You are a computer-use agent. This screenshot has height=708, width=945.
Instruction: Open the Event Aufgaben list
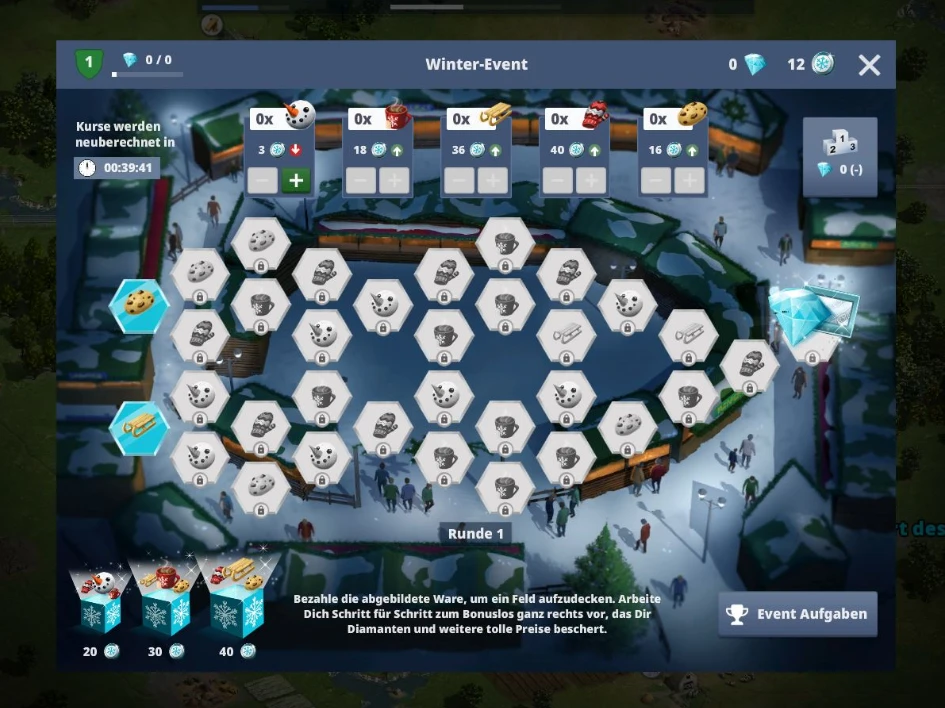pyautogui.click(x=797, y=614)
